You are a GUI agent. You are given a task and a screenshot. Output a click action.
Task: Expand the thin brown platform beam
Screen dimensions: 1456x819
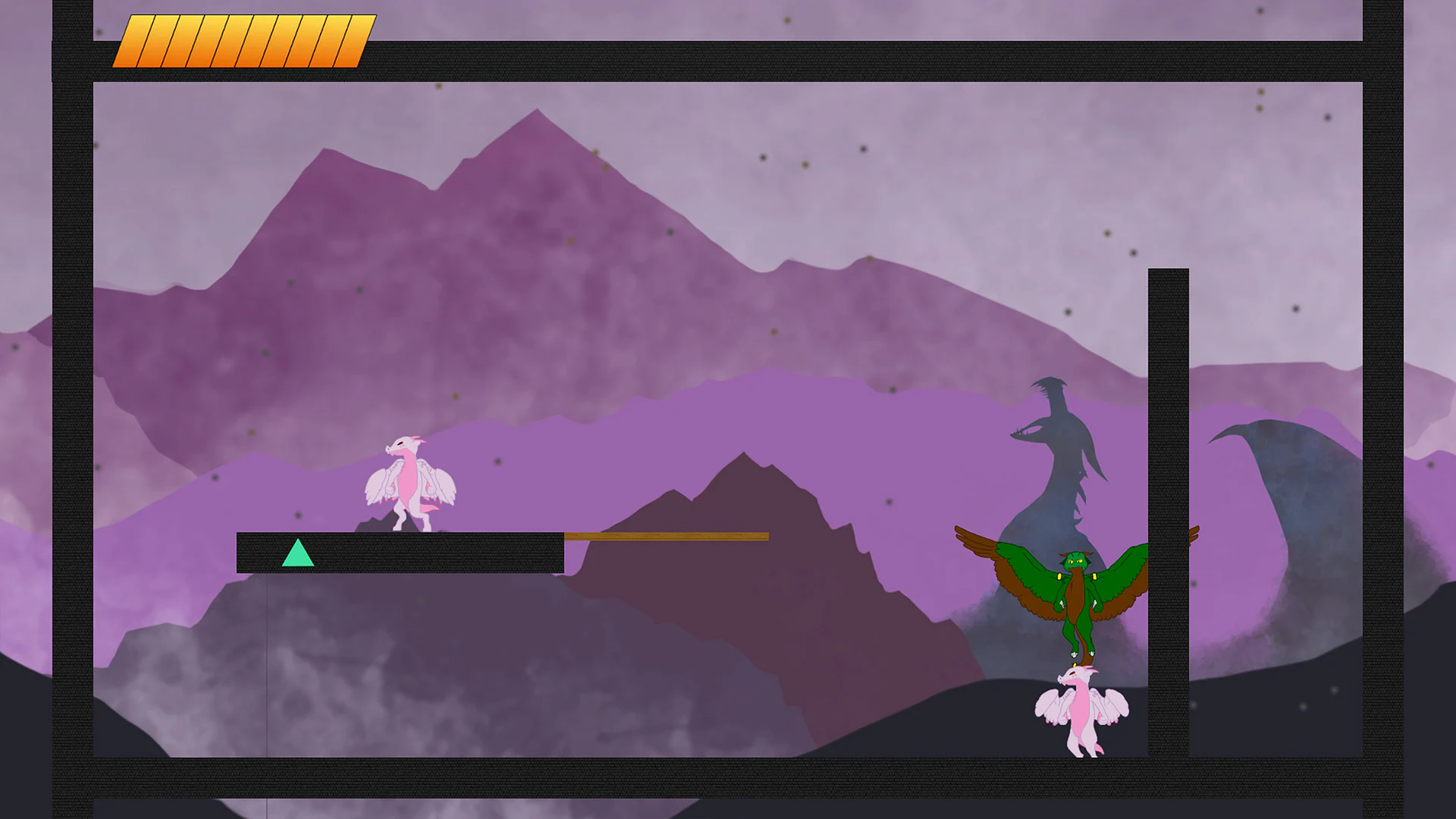coord(664,537)
